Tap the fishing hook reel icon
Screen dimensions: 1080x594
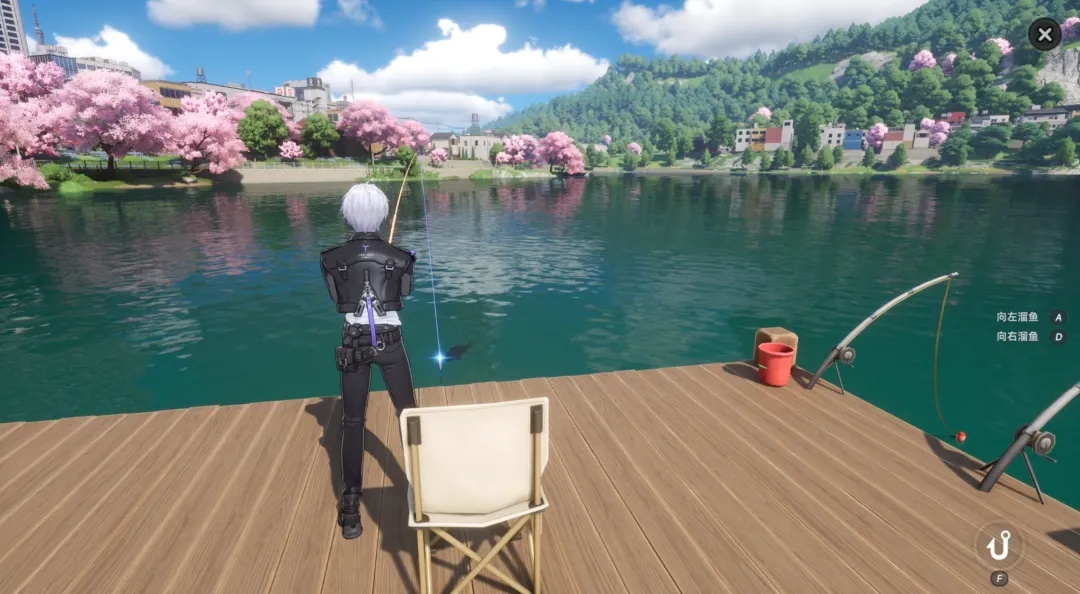coord(998,545)
